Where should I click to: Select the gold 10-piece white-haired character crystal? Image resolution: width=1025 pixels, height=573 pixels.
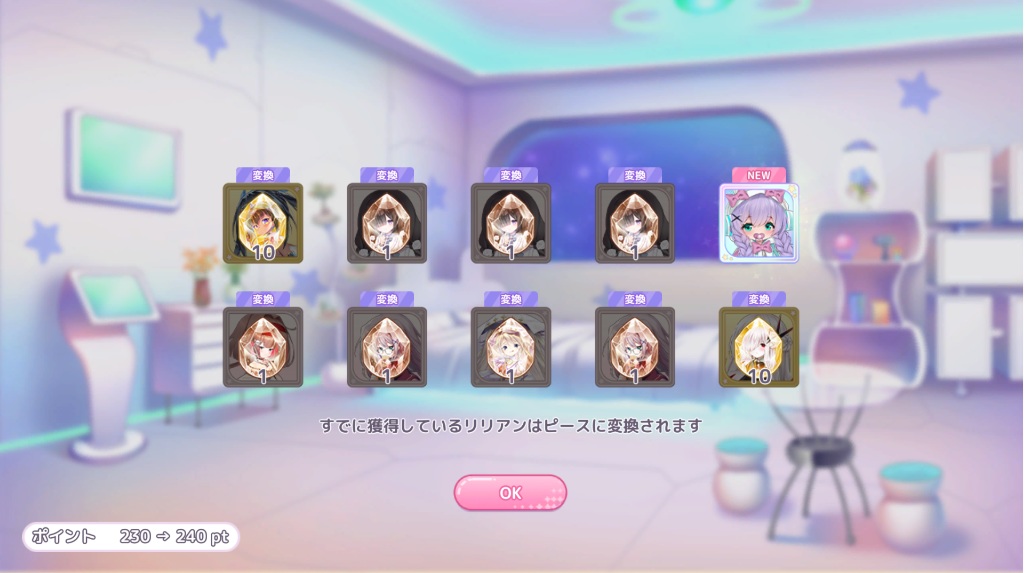point(759,347)
